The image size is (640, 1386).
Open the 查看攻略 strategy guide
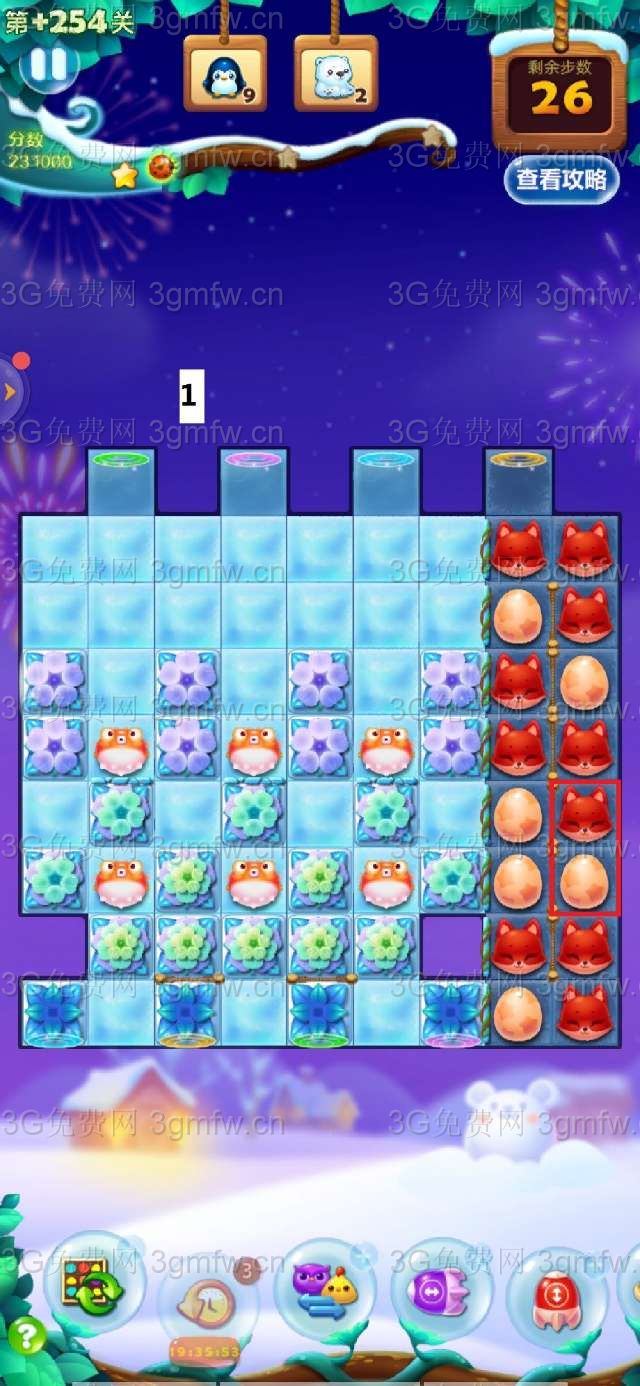pyautogui.click(x=561, y=179)
